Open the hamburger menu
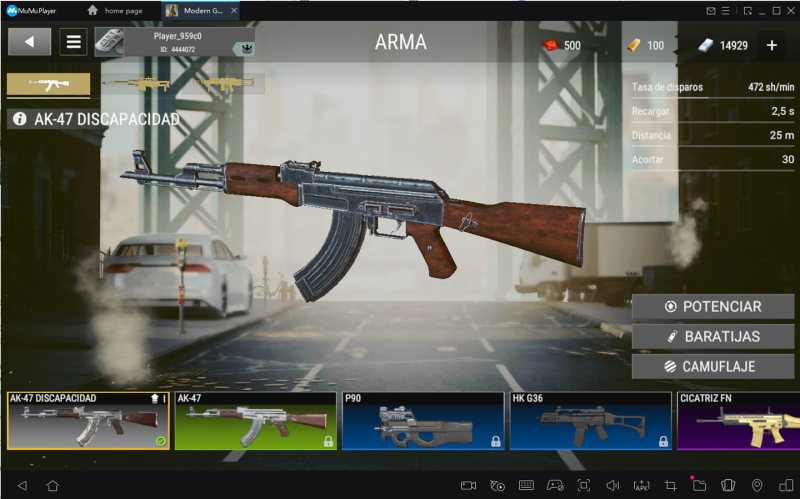Viewport: 800px width, 499px height. 73,42
